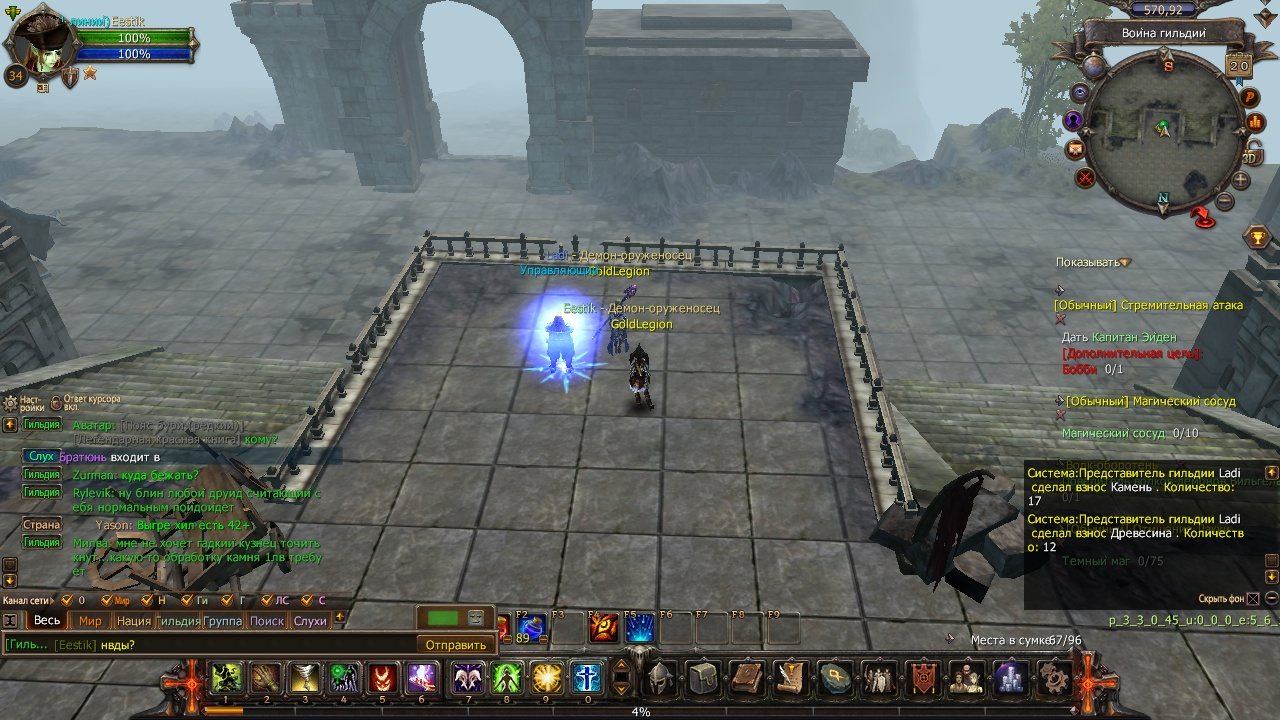The height and width of the screenshot is (720, 1280).
Task: Click the Отправить send button
Action: coord(456,645)
